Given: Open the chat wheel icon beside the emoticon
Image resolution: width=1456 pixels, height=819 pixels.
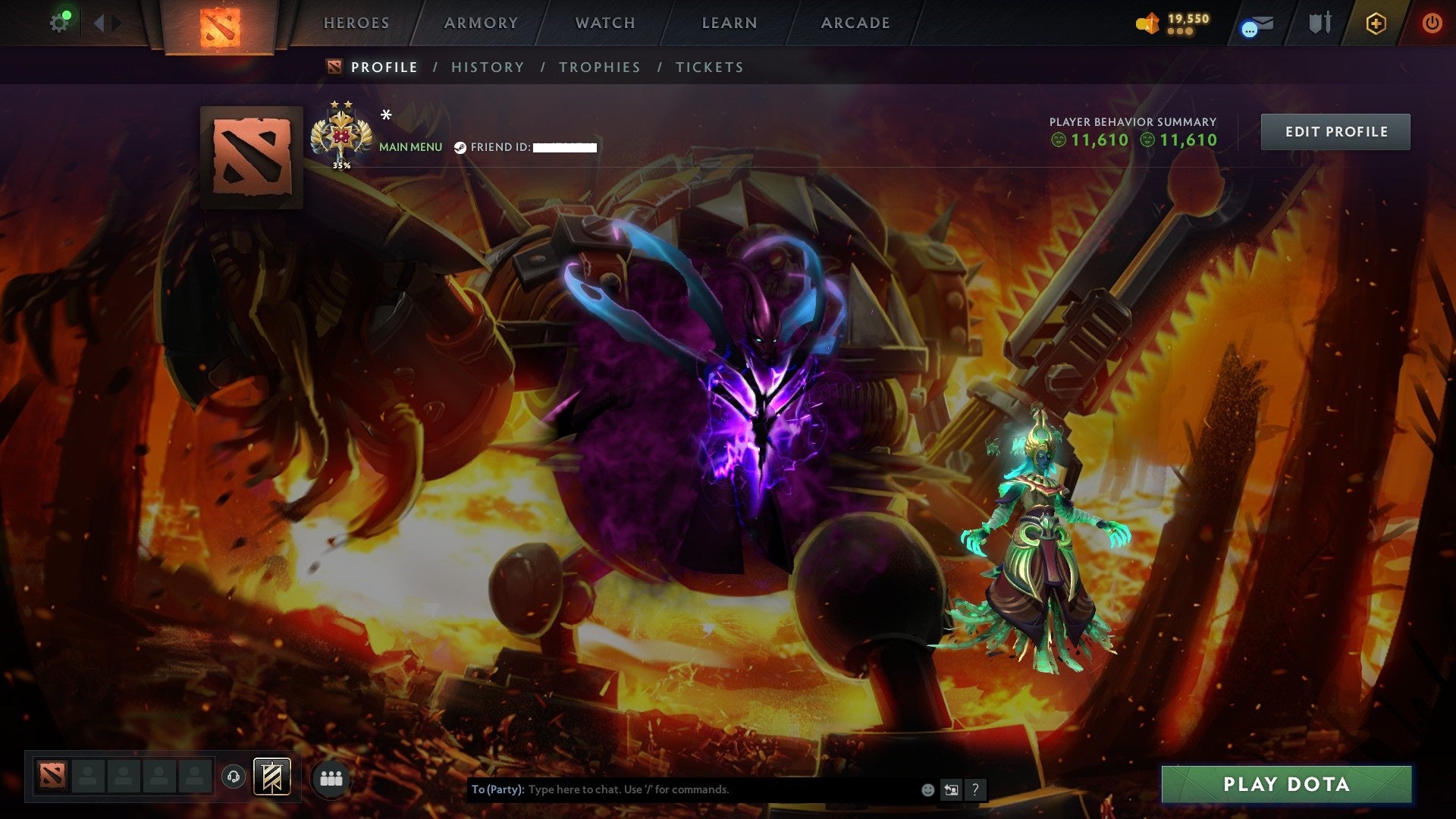Looking at the screenshot, I should 951,789.
